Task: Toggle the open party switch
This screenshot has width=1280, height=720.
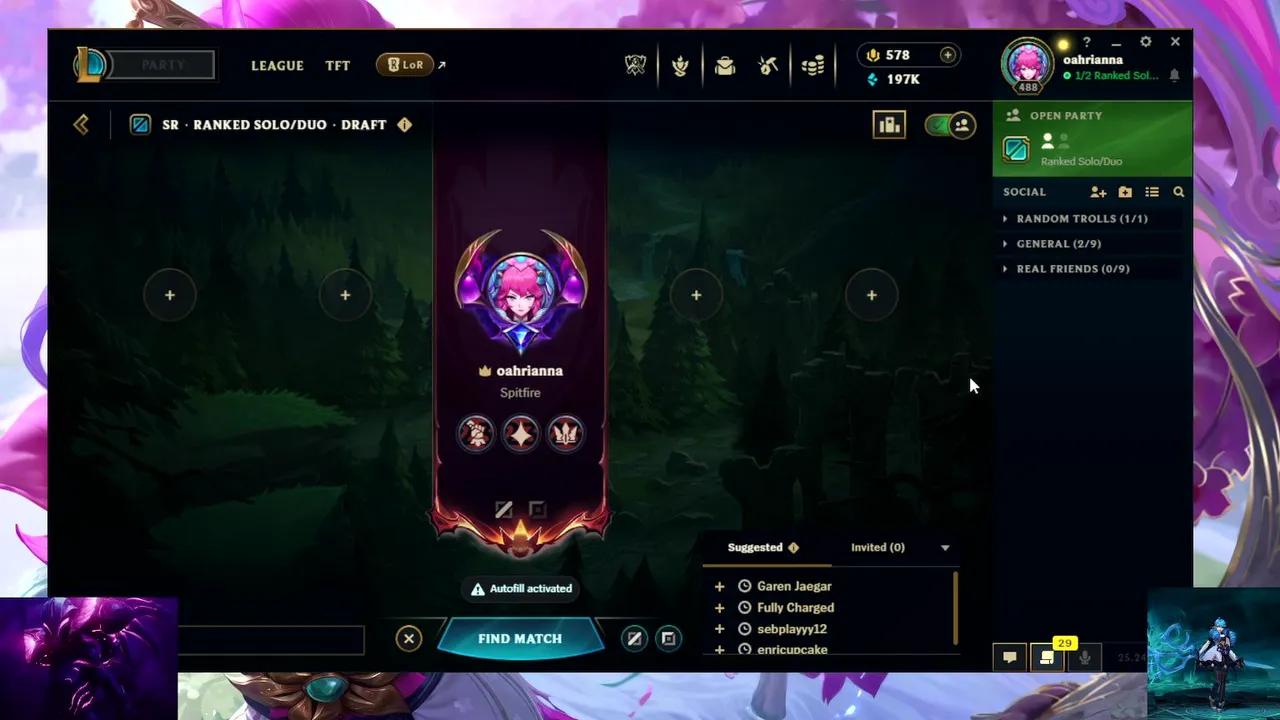Action: 948,124
